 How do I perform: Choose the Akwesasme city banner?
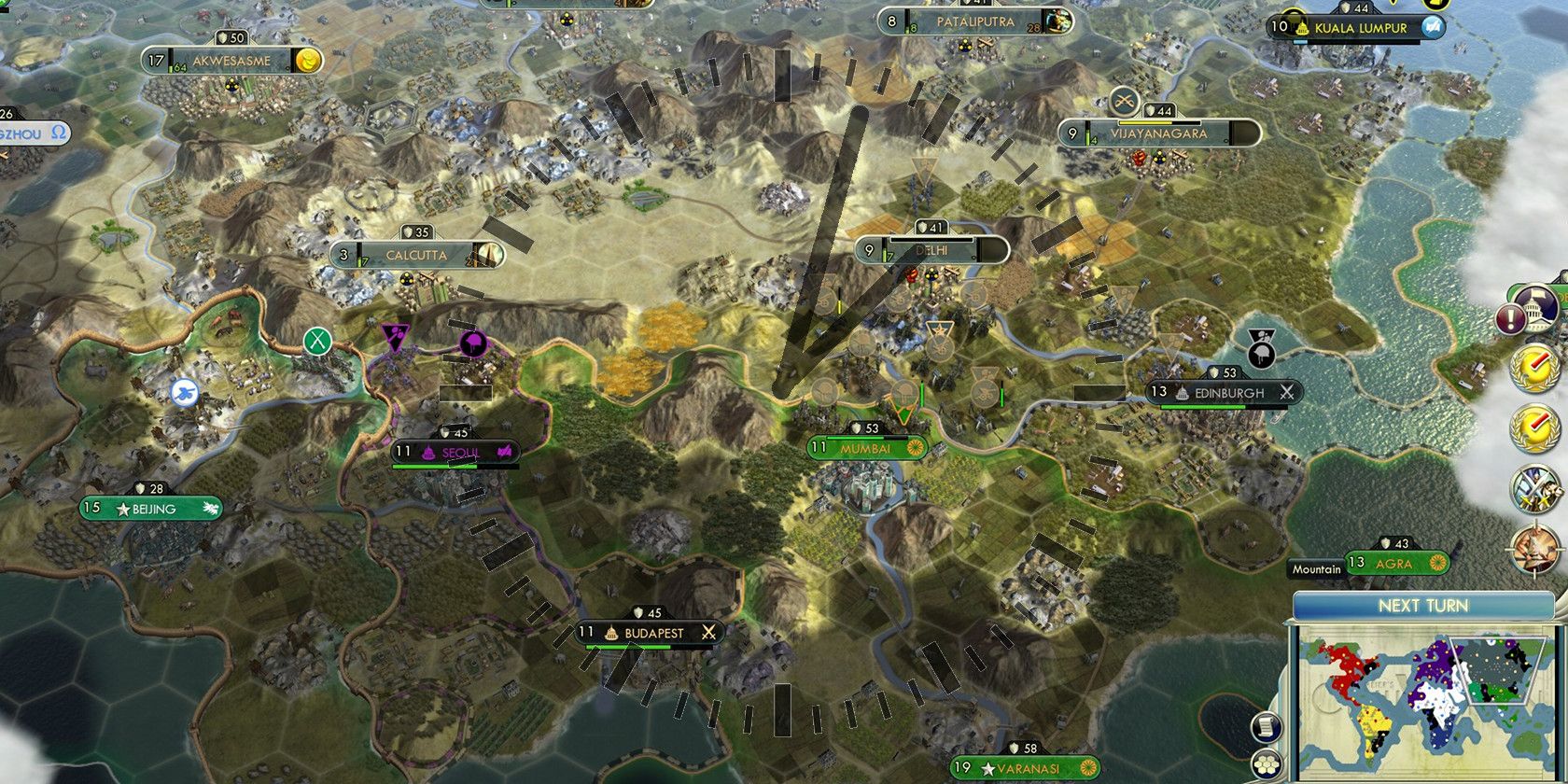tap(231, 62)
